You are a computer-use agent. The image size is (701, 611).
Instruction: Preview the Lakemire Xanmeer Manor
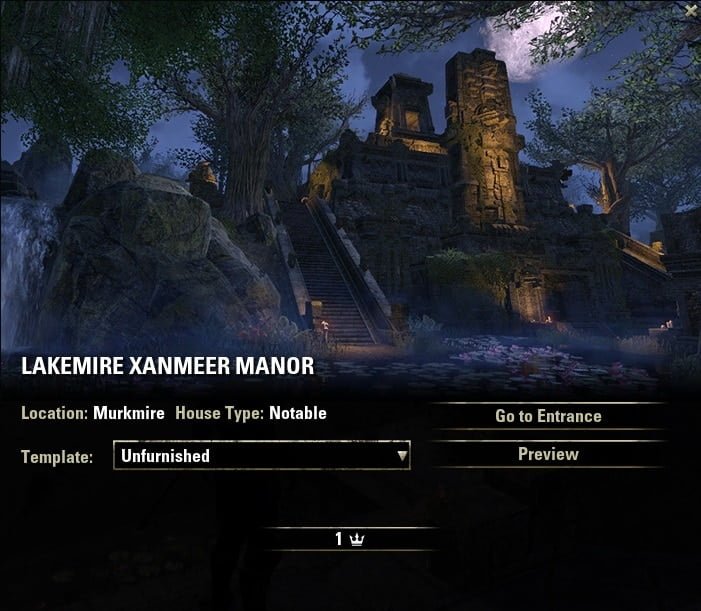548,454
